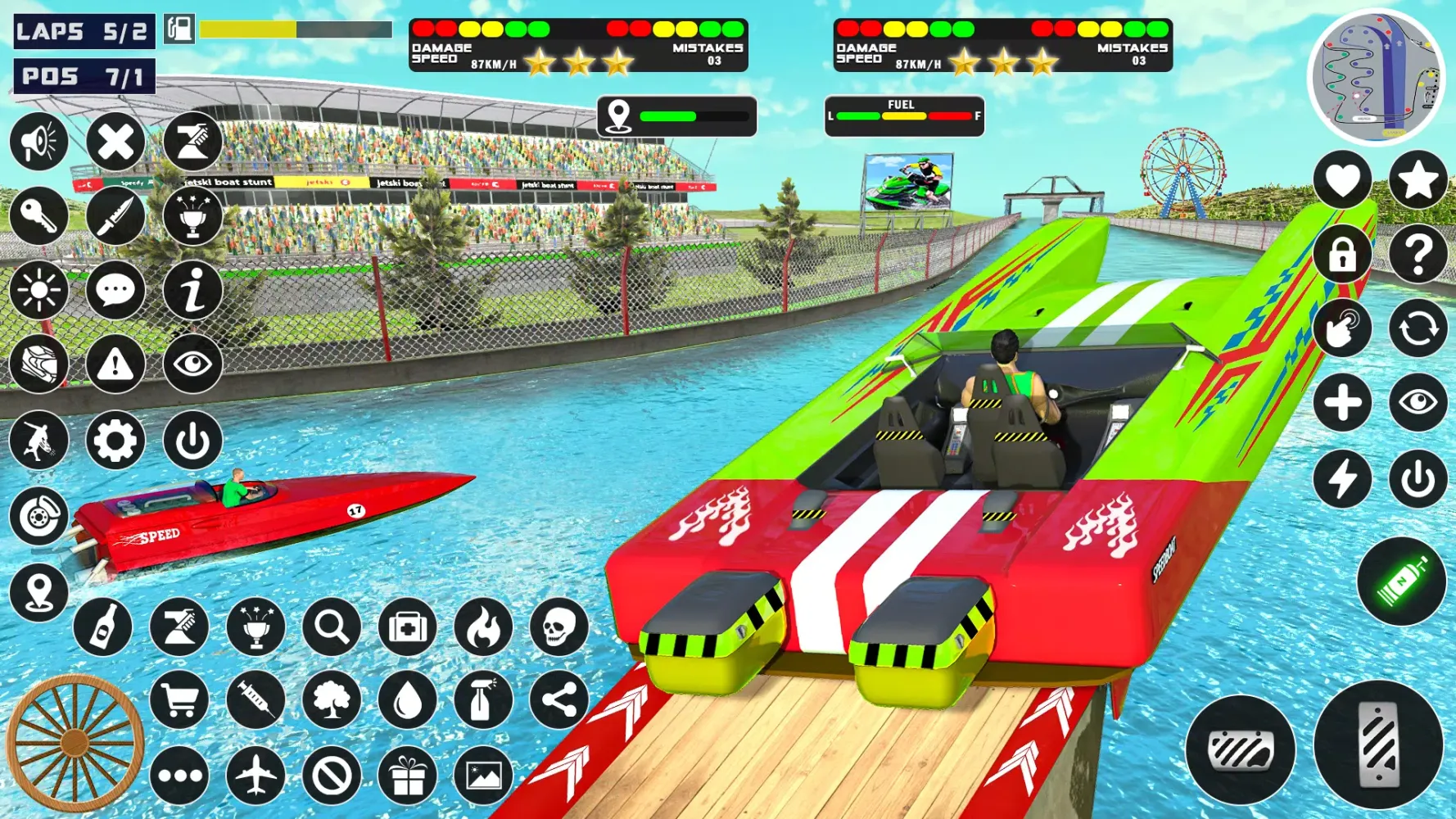This screenshot has width=1456, height=819.
Task: Open the settings gear
Action: tap(115, 441)
